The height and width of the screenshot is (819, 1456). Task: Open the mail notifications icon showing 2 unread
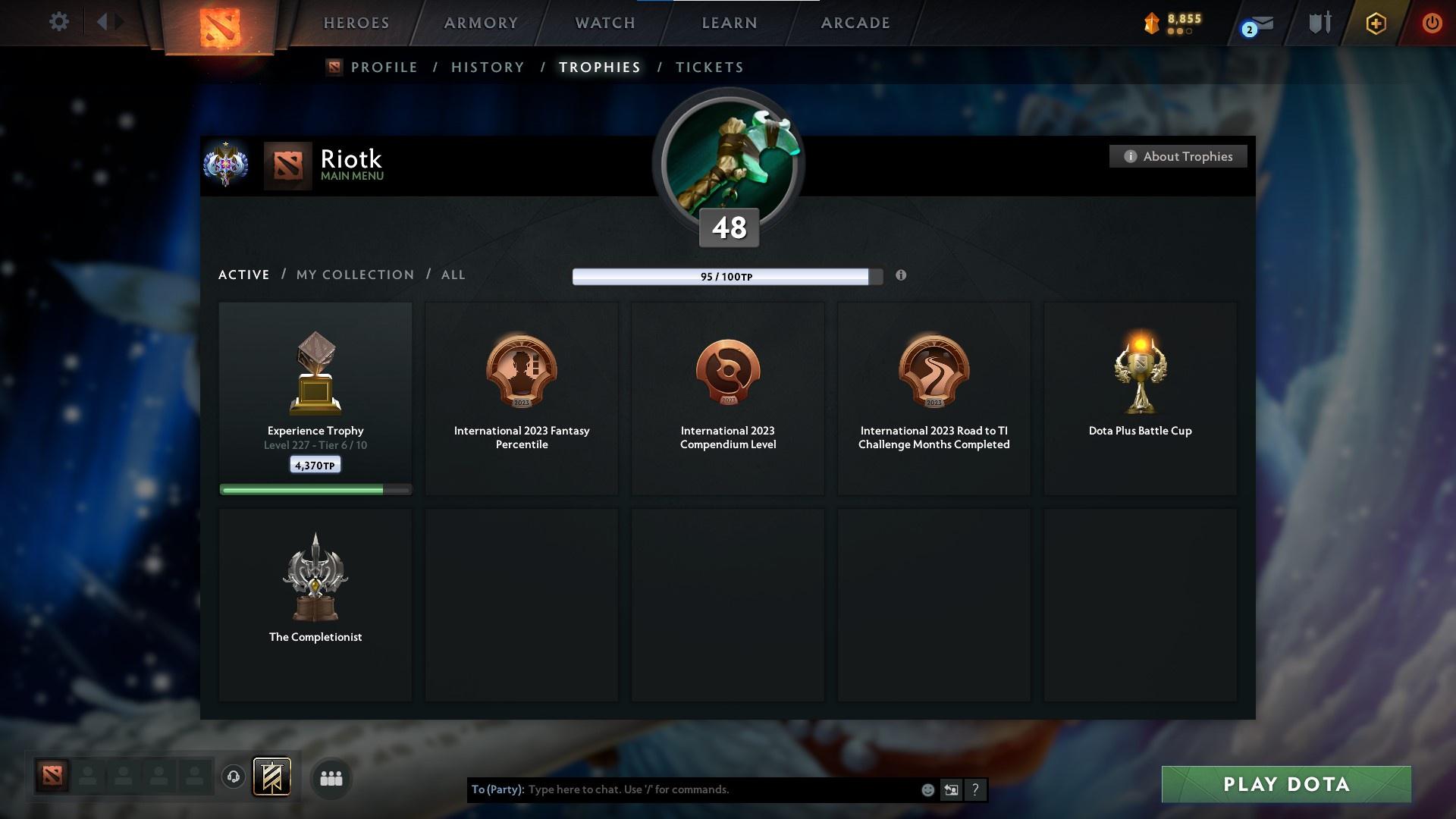pos(1252,24)
